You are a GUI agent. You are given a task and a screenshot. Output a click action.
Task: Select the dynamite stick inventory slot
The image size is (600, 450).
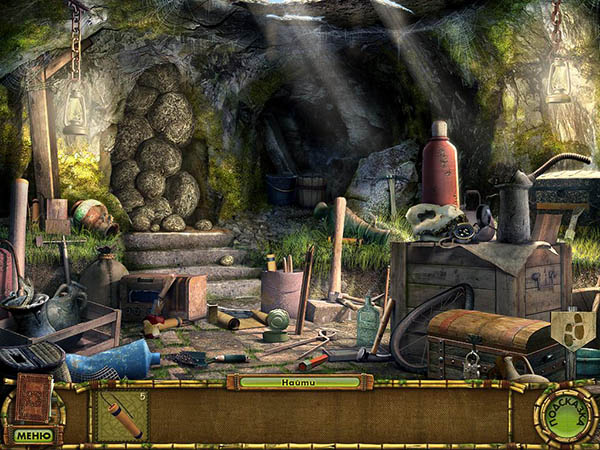[x=122, y=415]
